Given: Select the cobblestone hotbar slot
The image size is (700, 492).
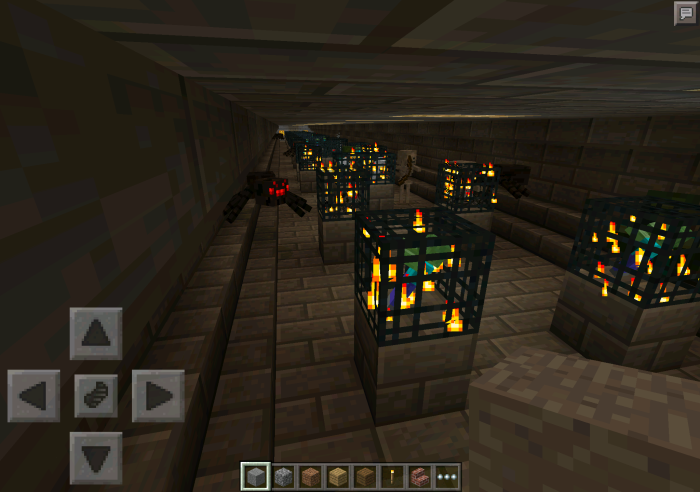Looking at the screenshot, I should tap(281, 476).
